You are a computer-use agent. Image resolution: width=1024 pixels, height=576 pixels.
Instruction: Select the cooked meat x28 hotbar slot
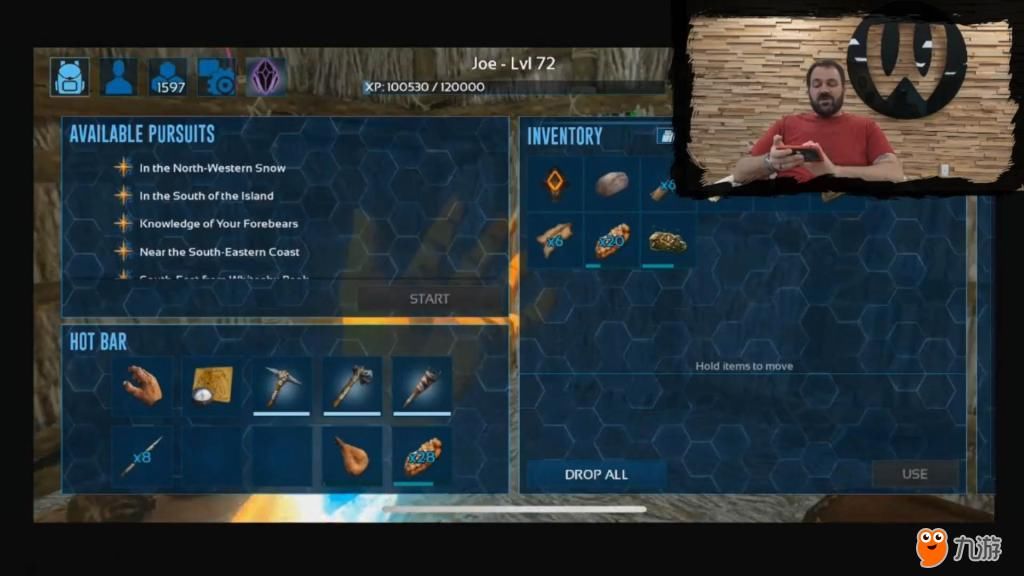pos(421,457)
